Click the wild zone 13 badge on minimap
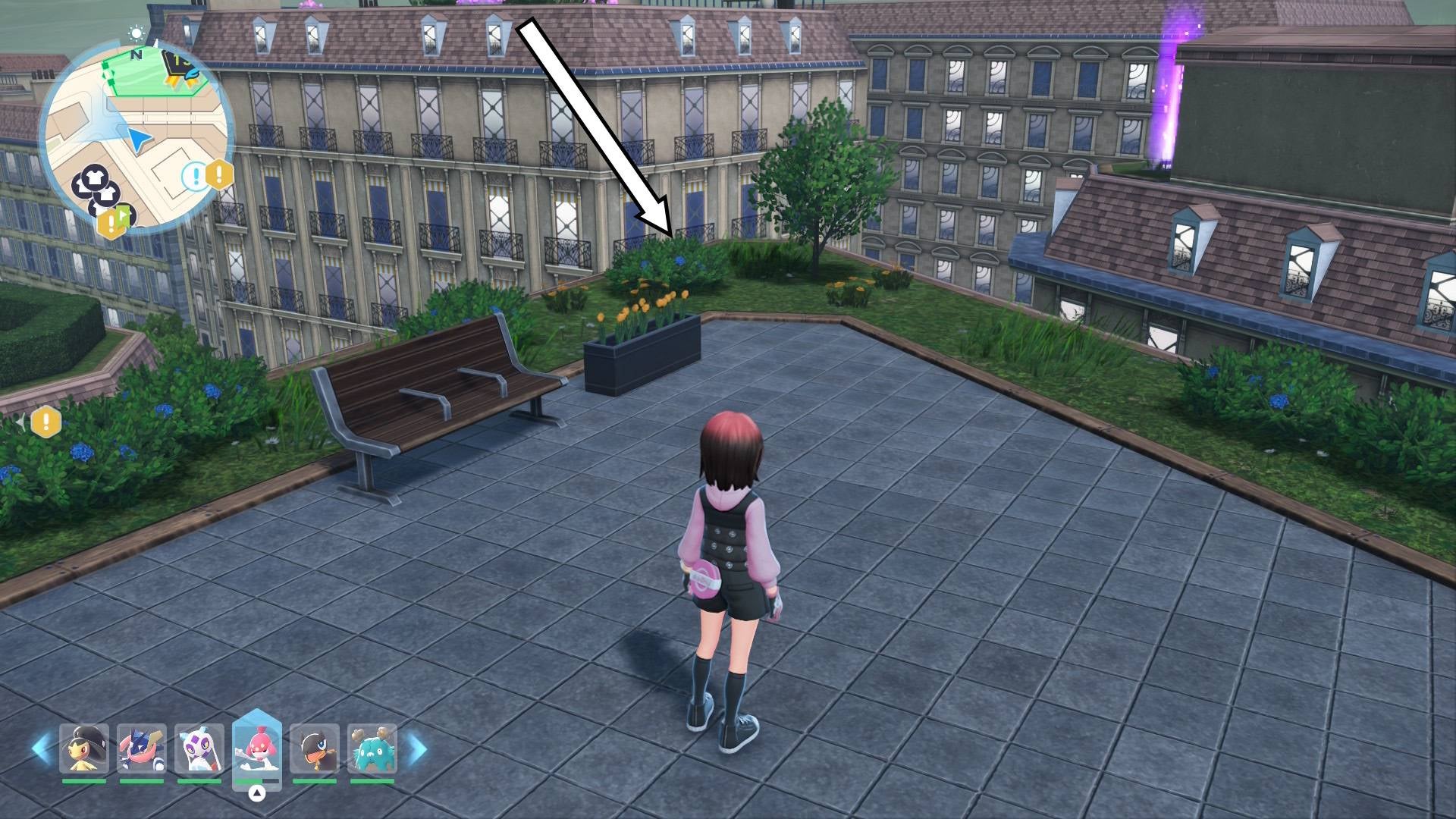Screen dimensions: 1456x819 point(180,65)
